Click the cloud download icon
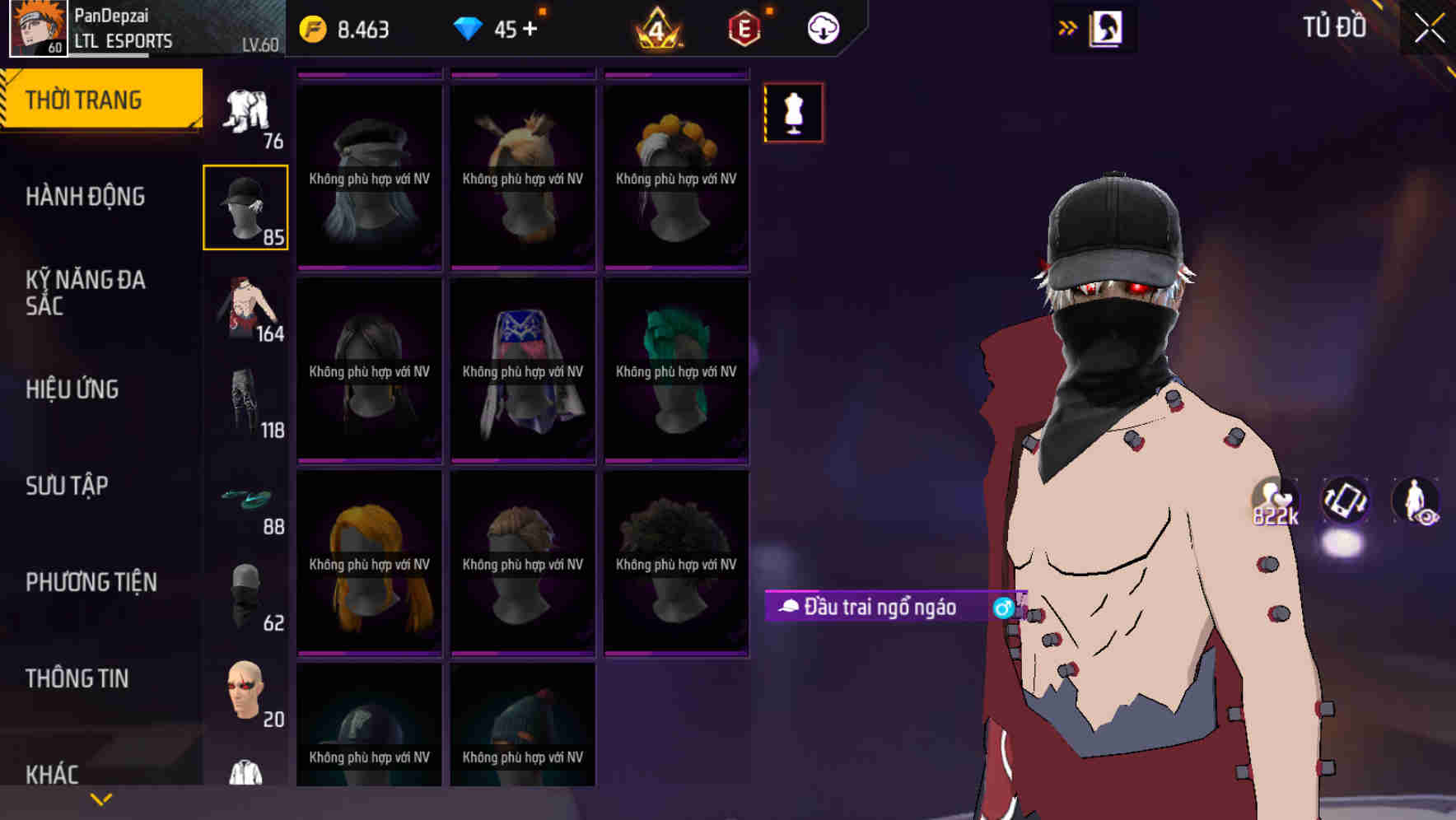1456x820 pixels. (x=824, y=27)
